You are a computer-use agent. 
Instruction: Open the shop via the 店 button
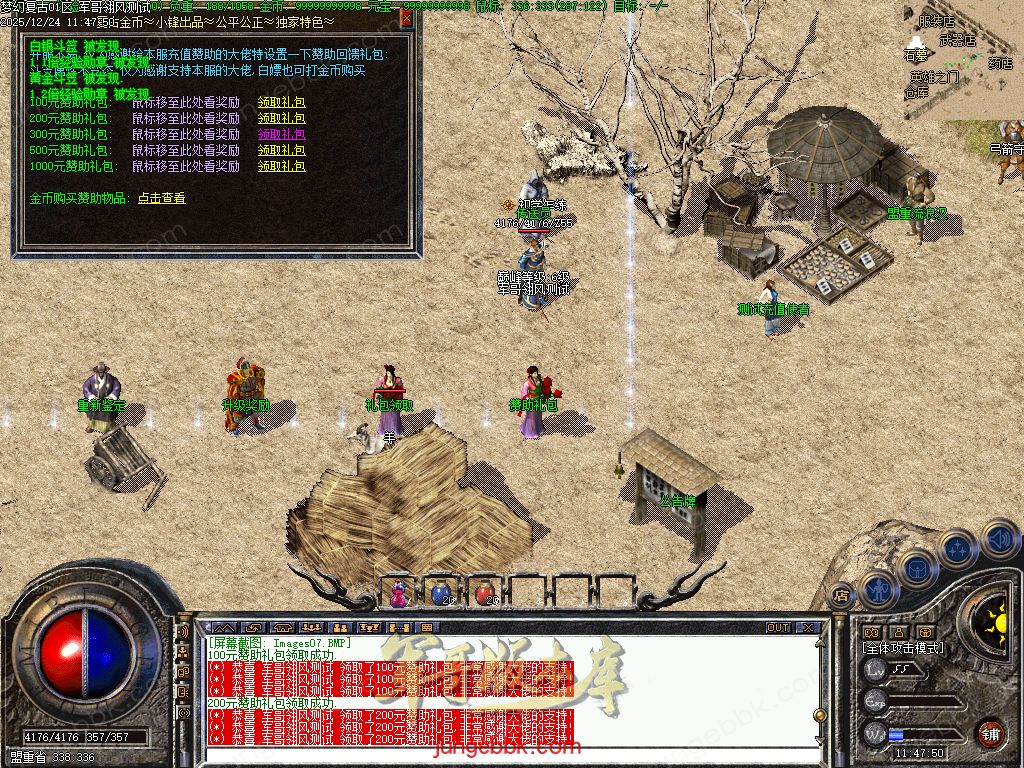(x=840, y=595)
